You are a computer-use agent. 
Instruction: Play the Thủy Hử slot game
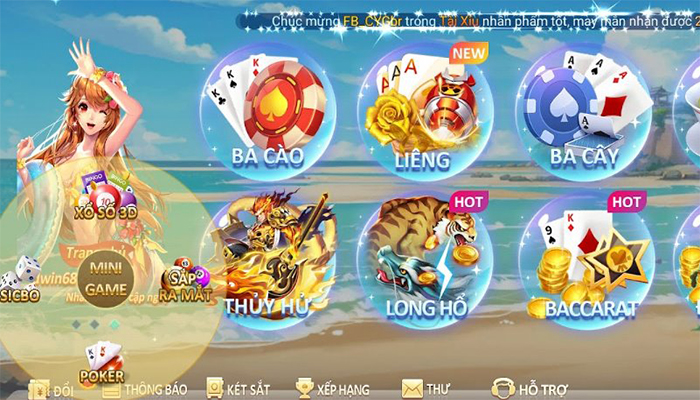(267, 260)
